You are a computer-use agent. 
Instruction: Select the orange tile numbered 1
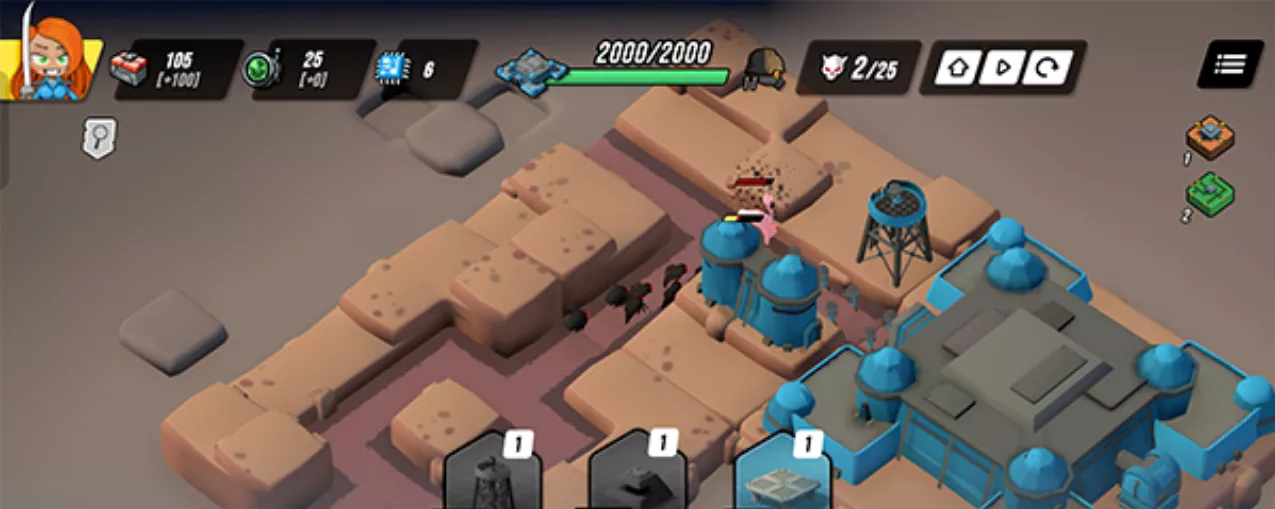pyautogui.click(x=1209, y=136)
